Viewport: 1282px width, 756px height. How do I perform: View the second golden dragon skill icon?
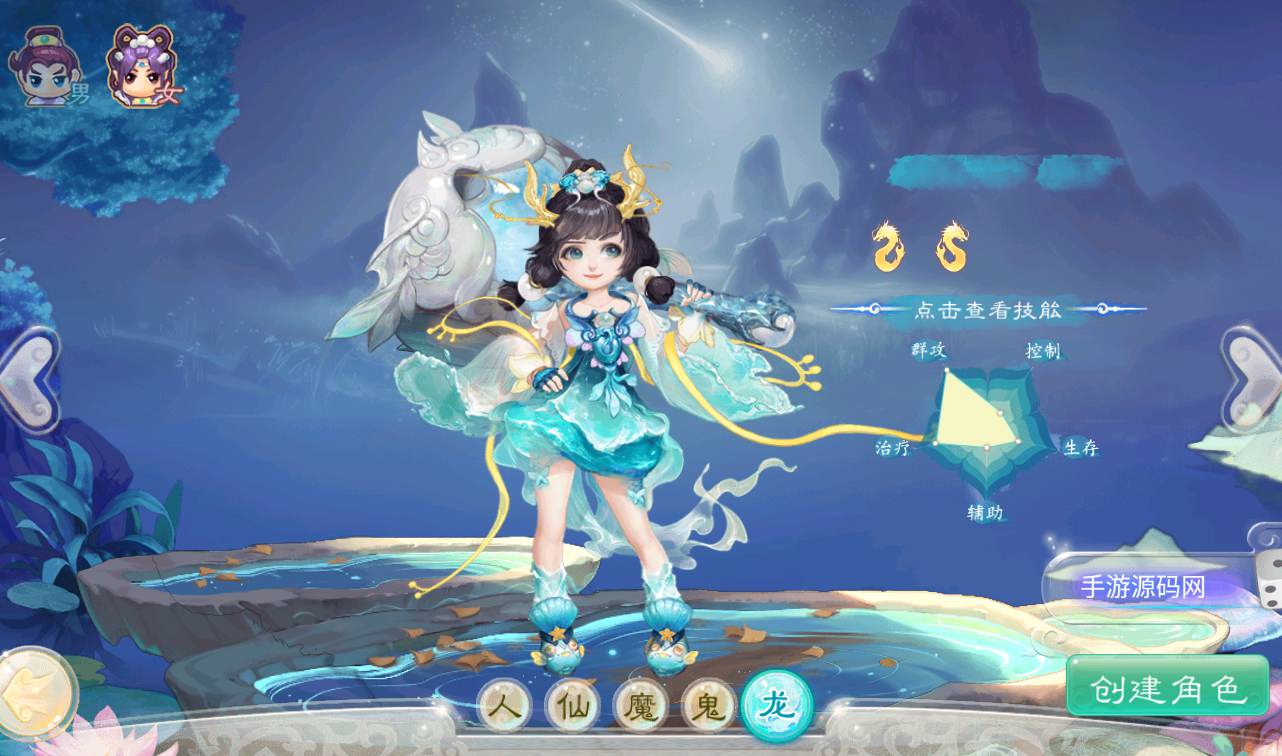coord(952,246)
